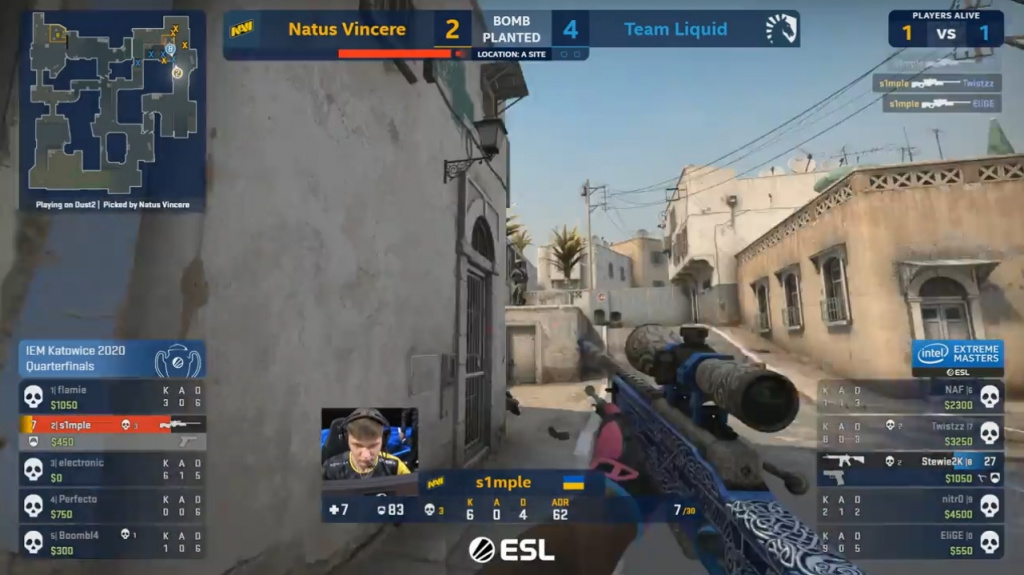Pick Boombl4 from the player list

112,542
